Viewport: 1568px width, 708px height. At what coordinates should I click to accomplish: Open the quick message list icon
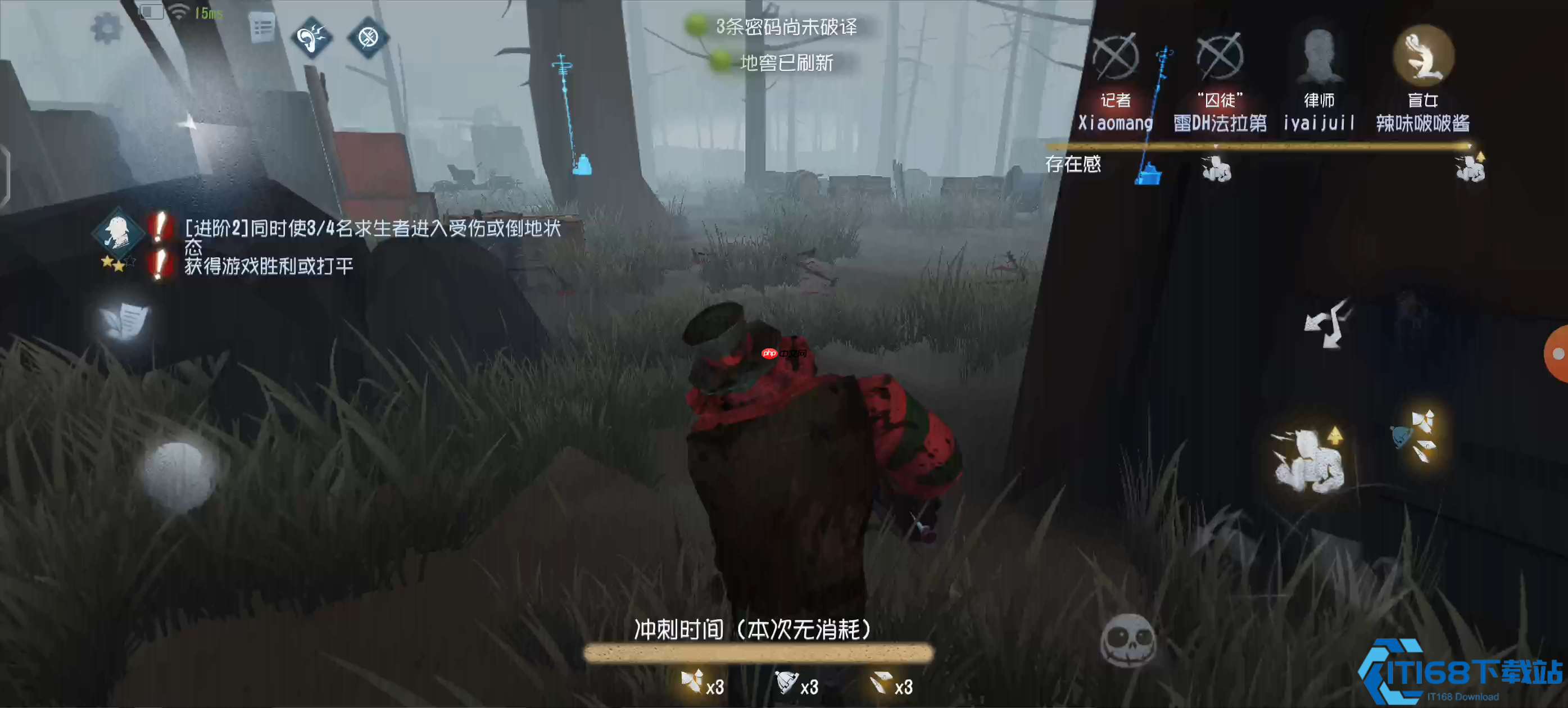pos(262,27)
